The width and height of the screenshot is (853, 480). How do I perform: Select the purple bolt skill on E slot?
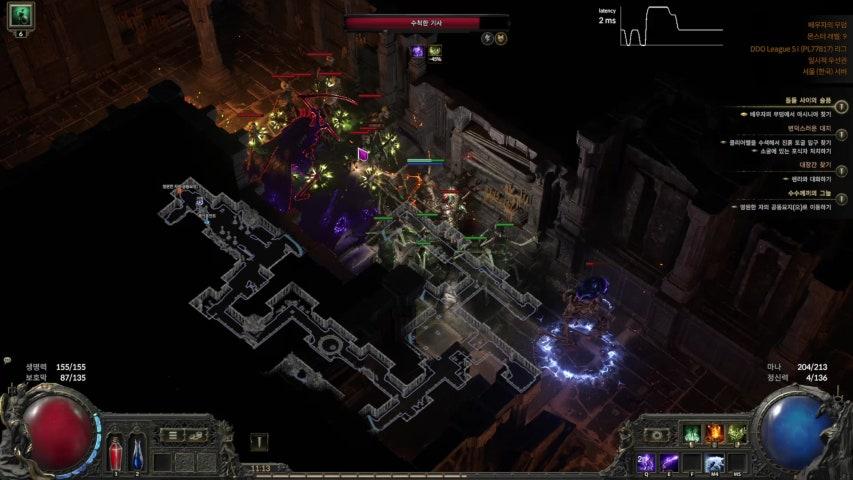point(668,461)
